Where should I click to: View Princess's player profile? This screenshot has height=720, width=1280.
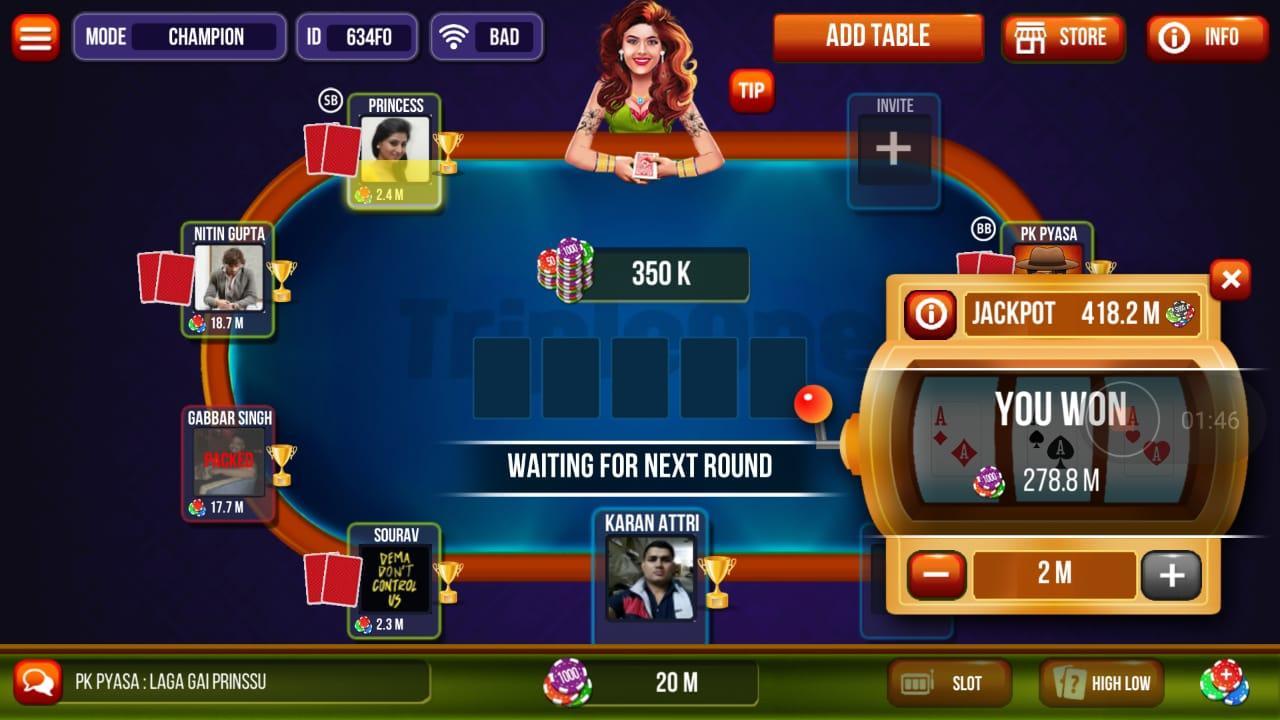point(394,151)
